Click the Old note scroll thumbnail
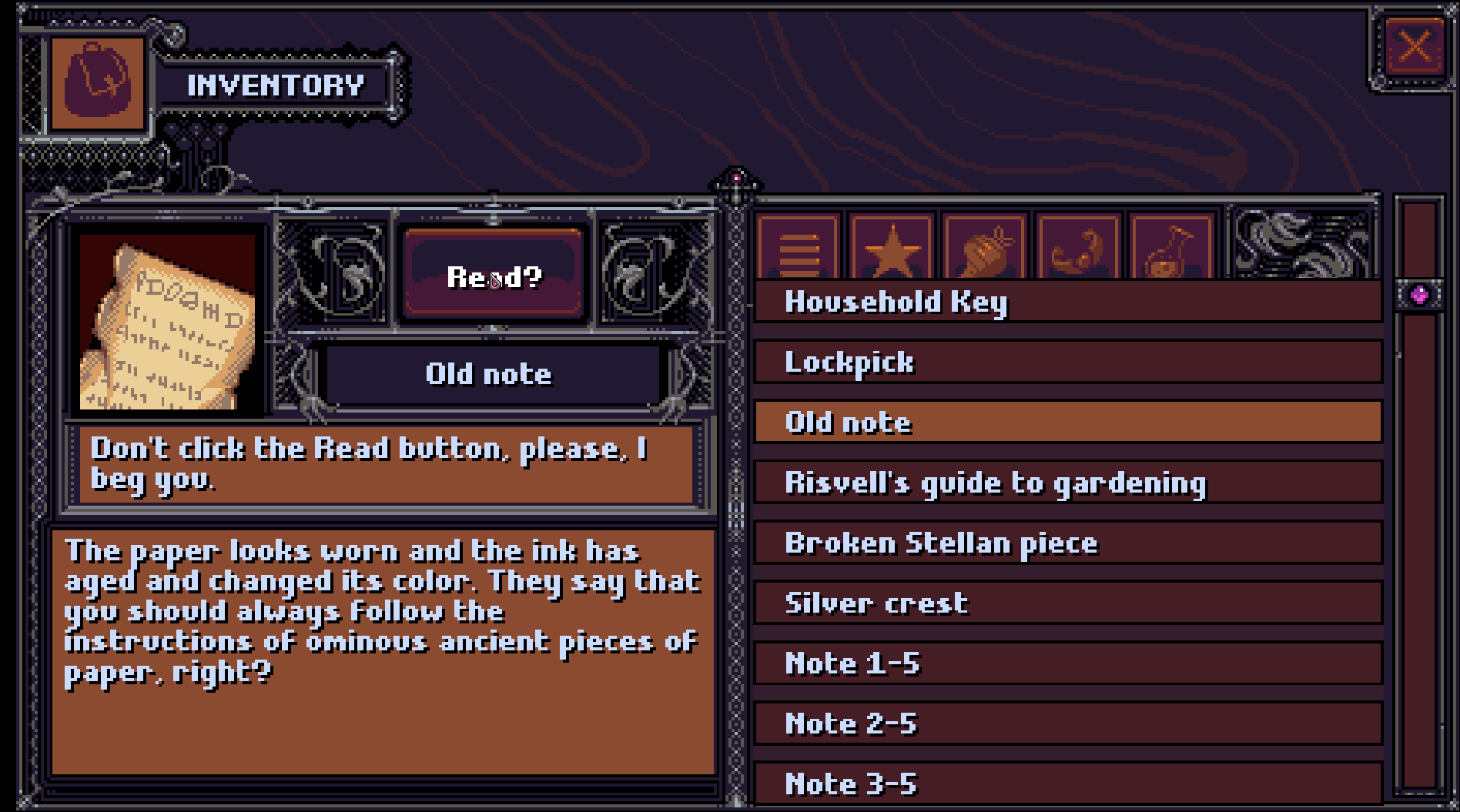The image size is (1460, 812). (167, 323)
